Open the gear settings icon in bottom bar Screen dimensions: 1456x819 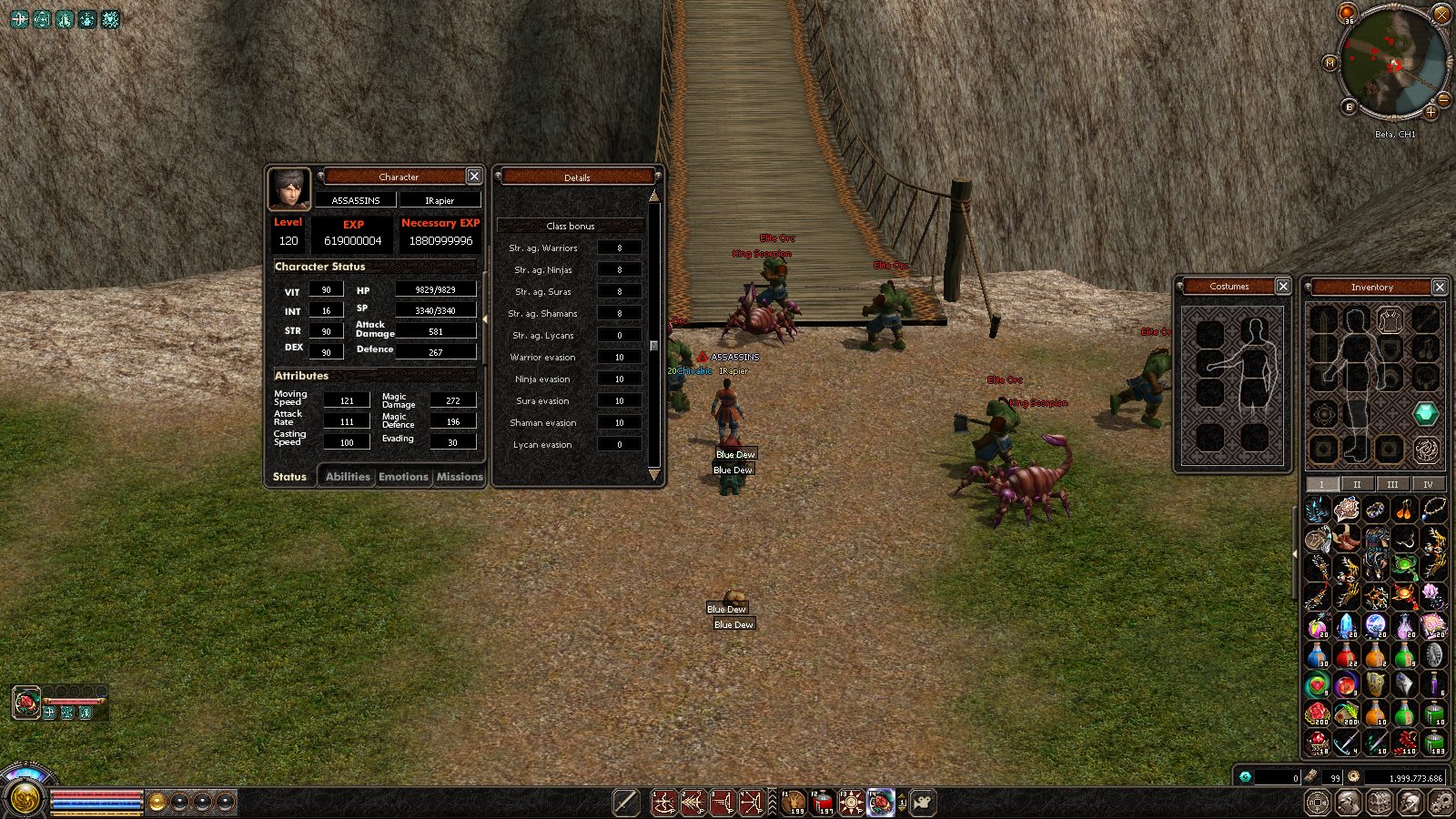pyautogui.click(x=1441, y=803)
